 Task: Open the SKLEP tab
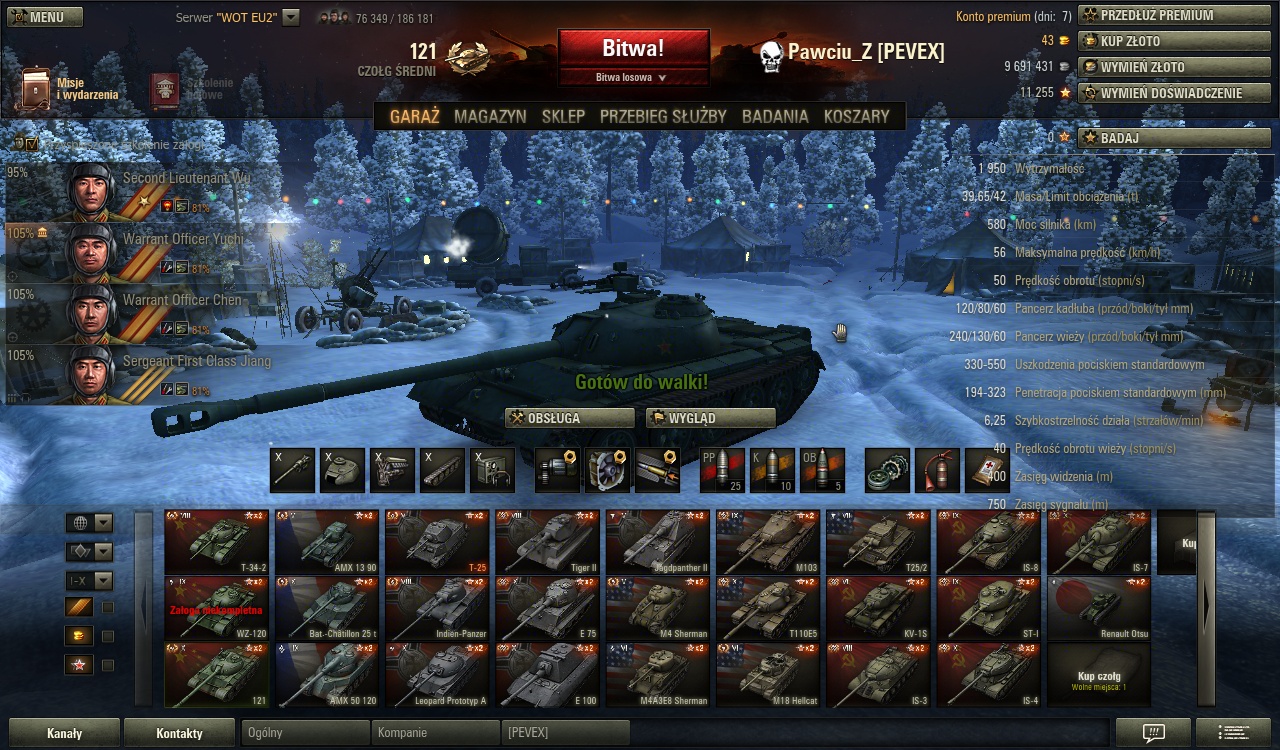point(563,116)
